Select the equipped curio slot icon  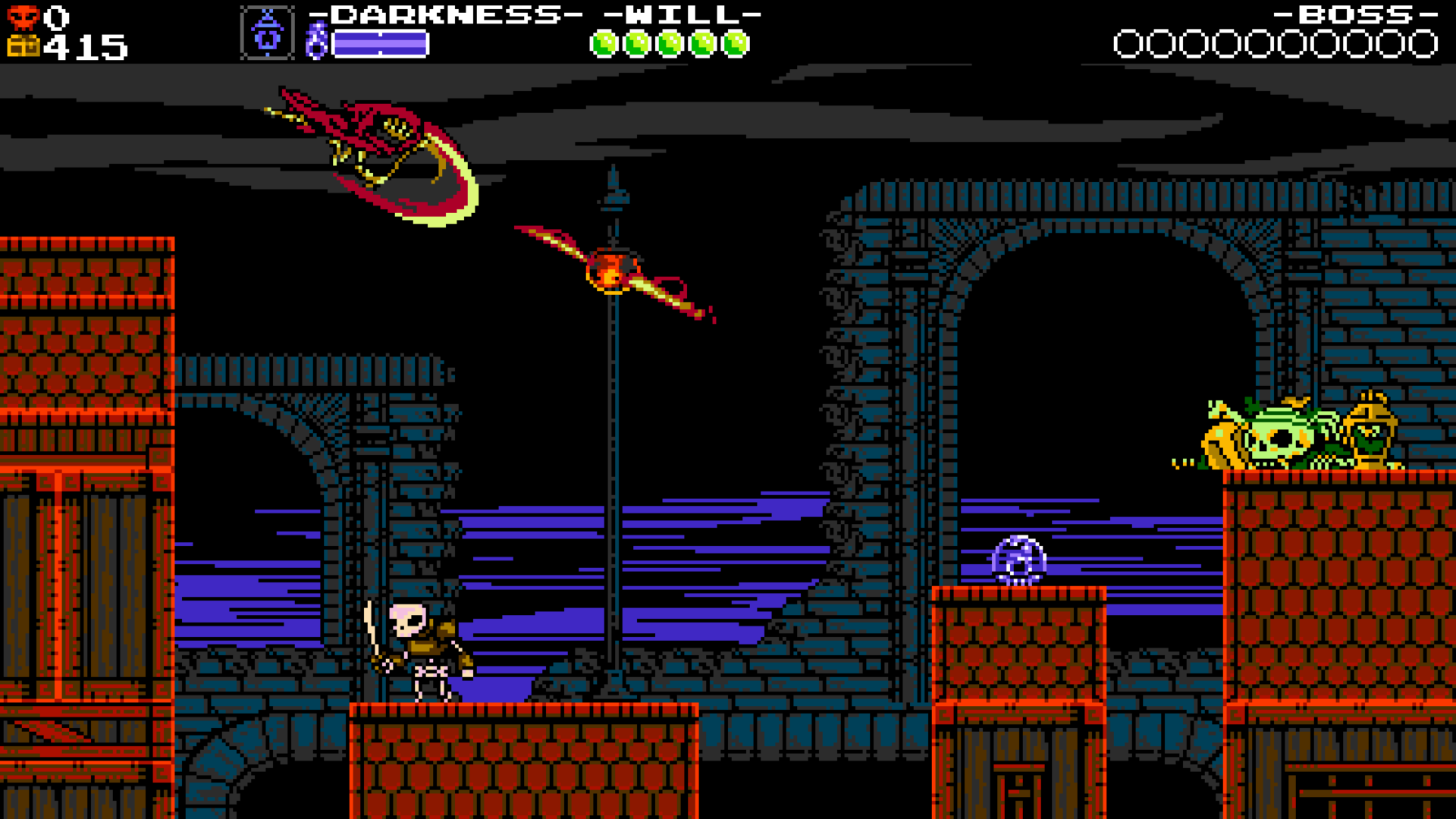267,33
